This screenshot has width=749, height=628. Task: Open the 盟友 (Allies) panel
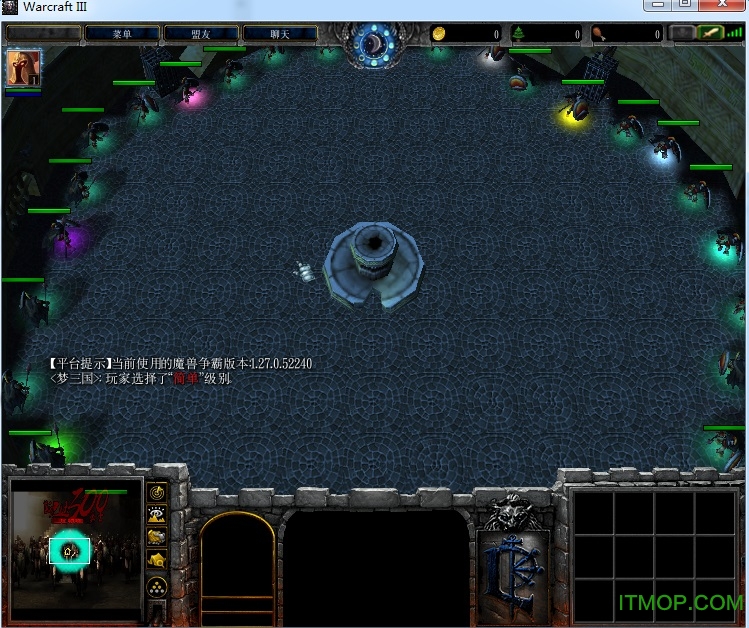(200, 33)
